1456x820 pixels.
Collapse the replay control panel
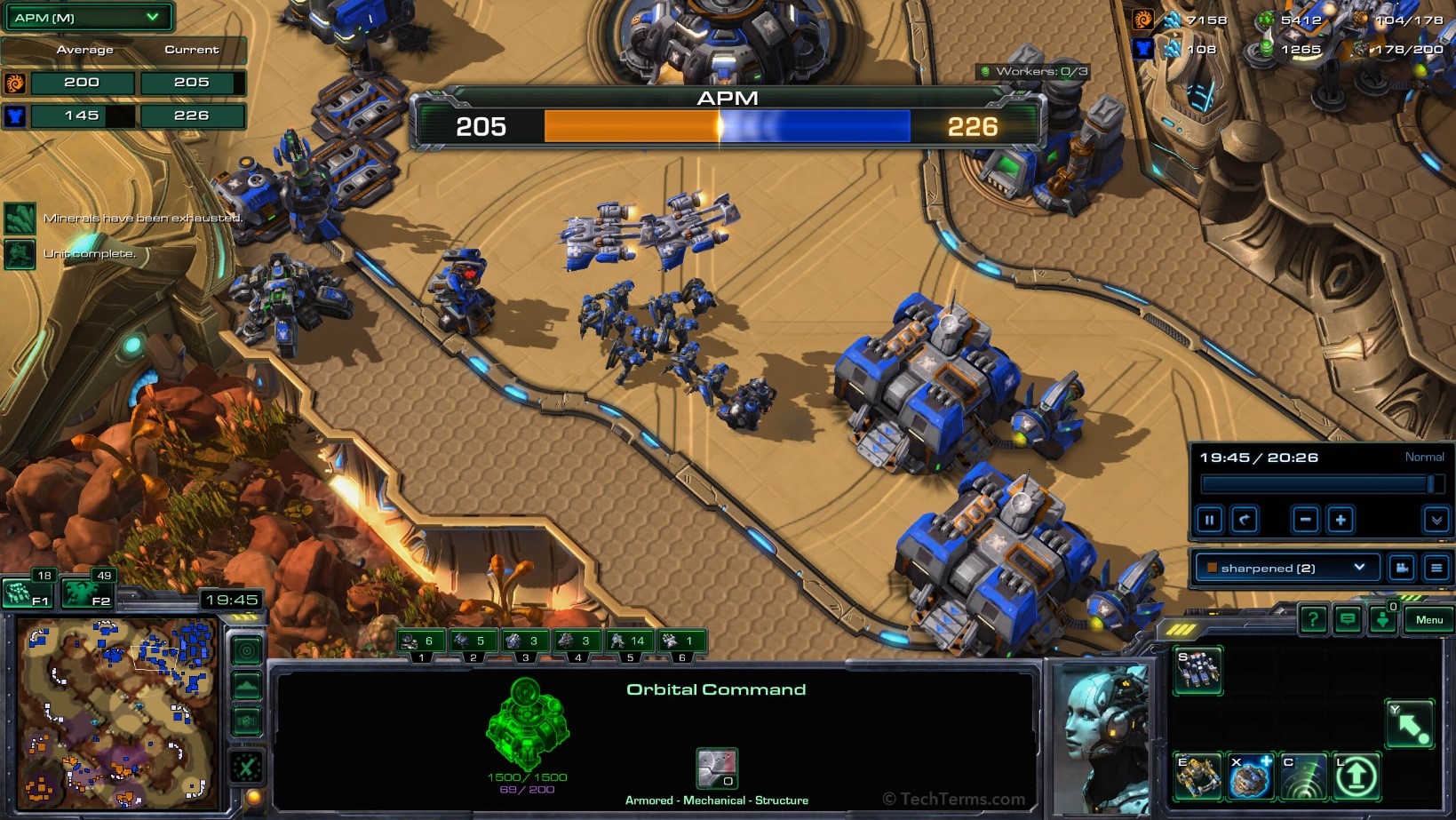[x=1436, y=520]
